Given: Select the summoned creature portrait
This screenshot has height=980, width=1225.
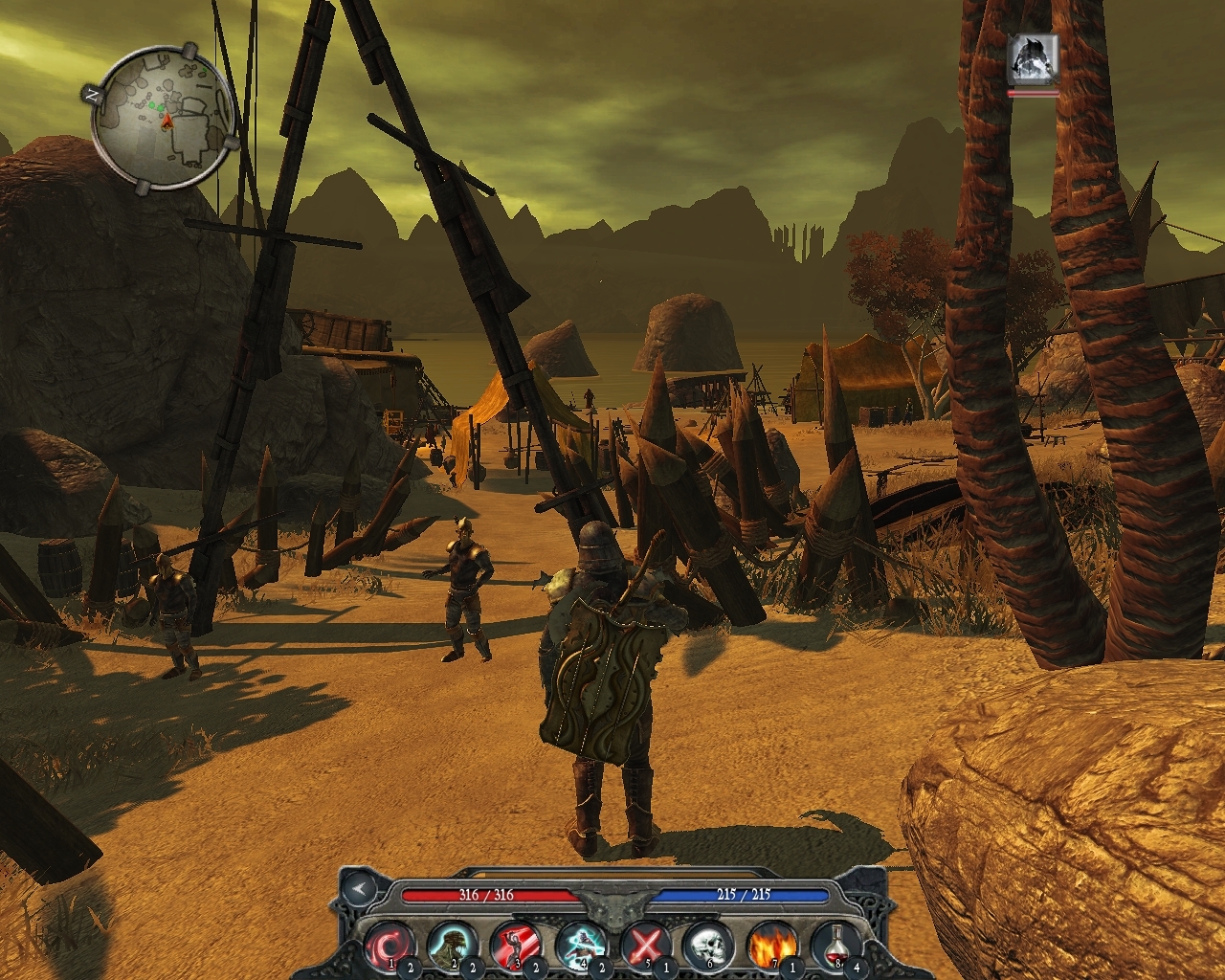Looking at the screenshot, I should click(1033, 58).
